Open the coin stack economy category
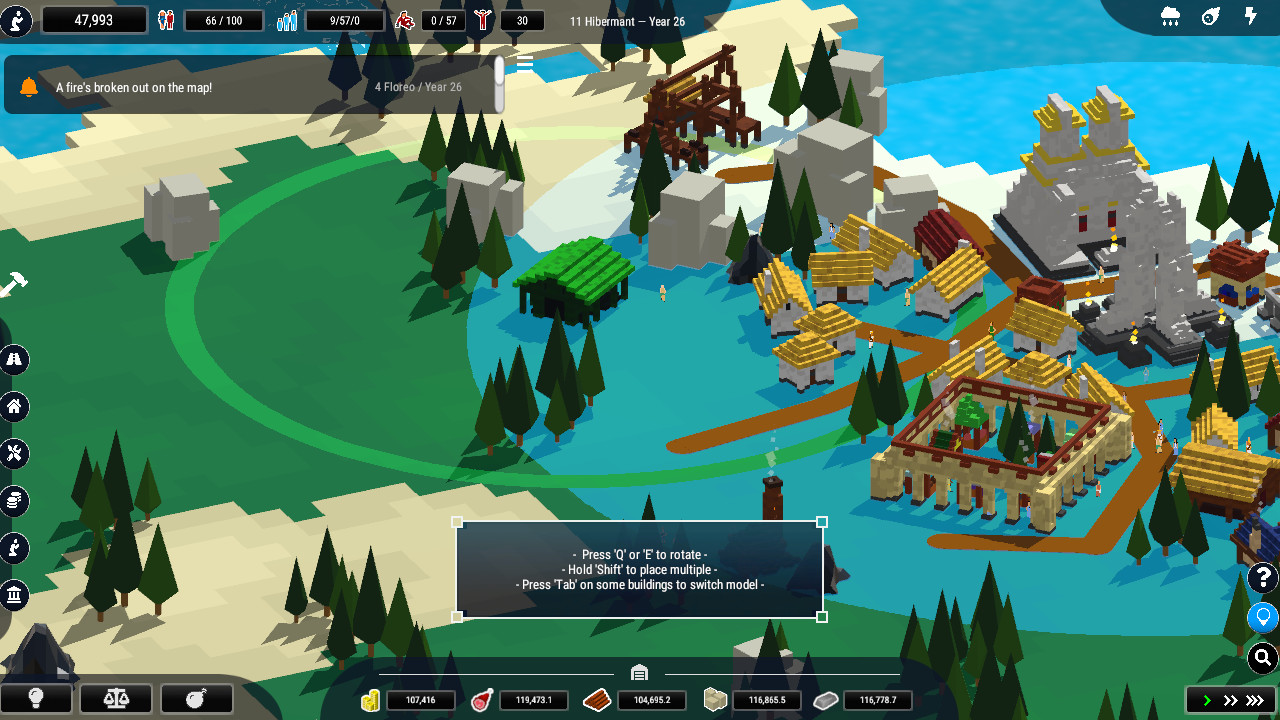The height and width of the screenshot is (720, 1280). pyautogui.click(x=14, y=501)
